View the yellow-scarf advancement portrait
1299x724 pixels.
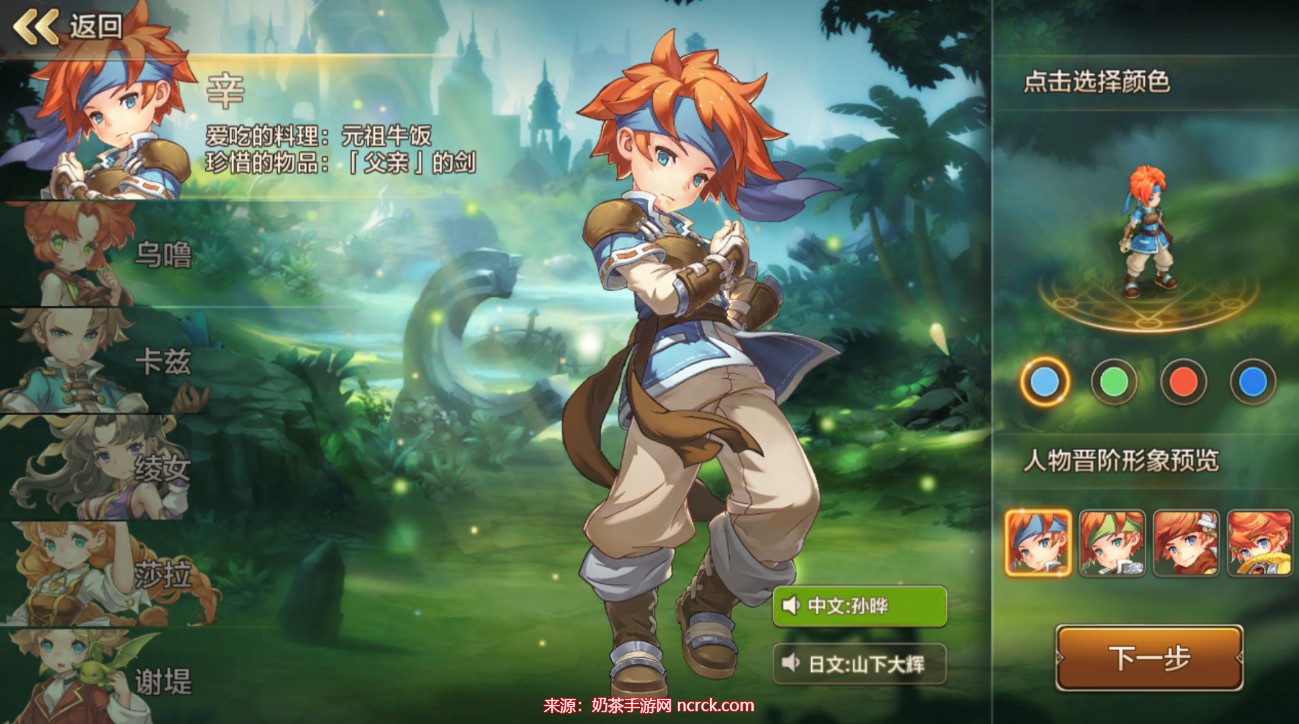coord(1260,543)
